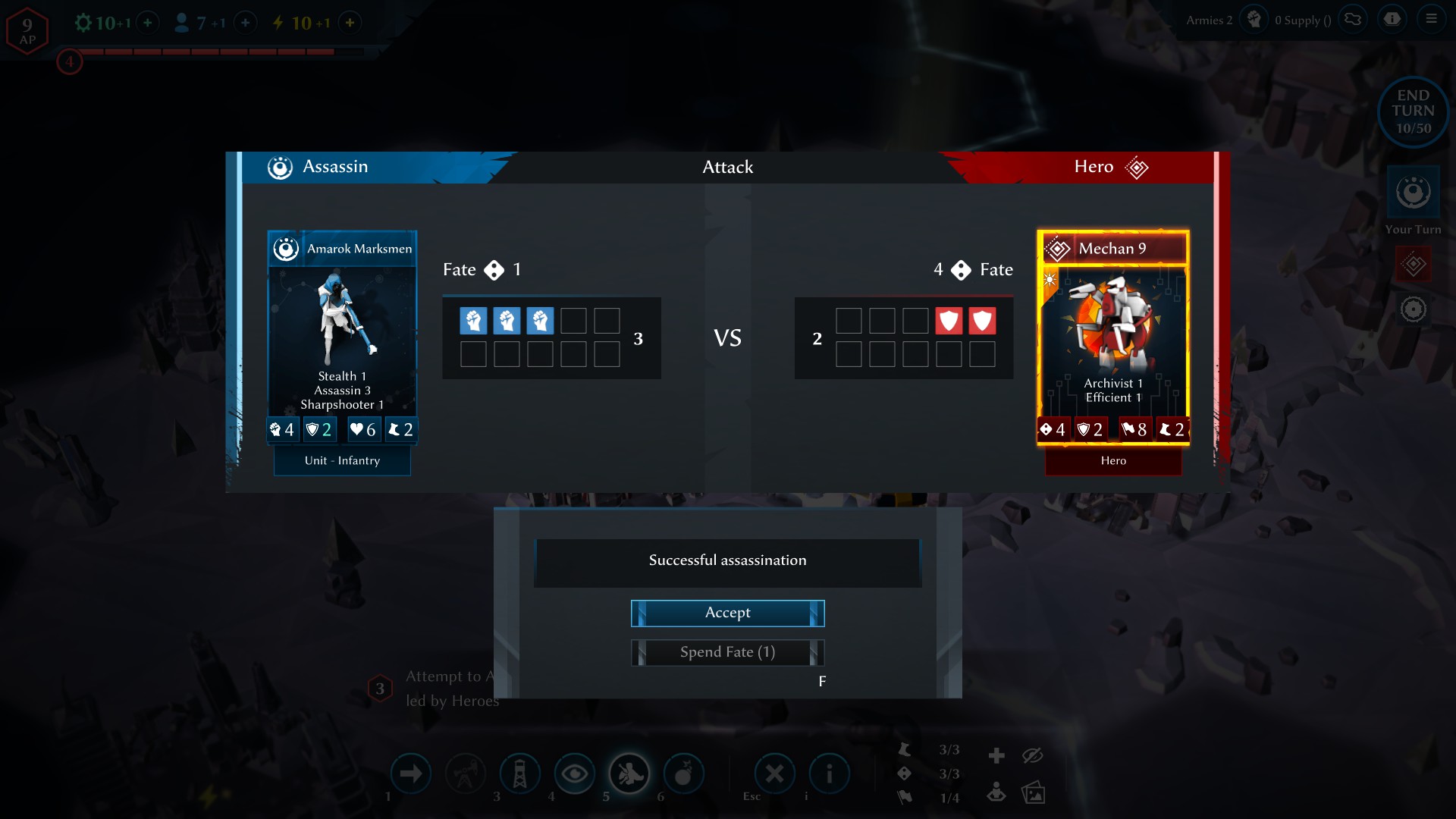This screenshot has height=819, width=1456.
Task: Expand the energy resource plus stepper
Action: [x=350, y=23]
